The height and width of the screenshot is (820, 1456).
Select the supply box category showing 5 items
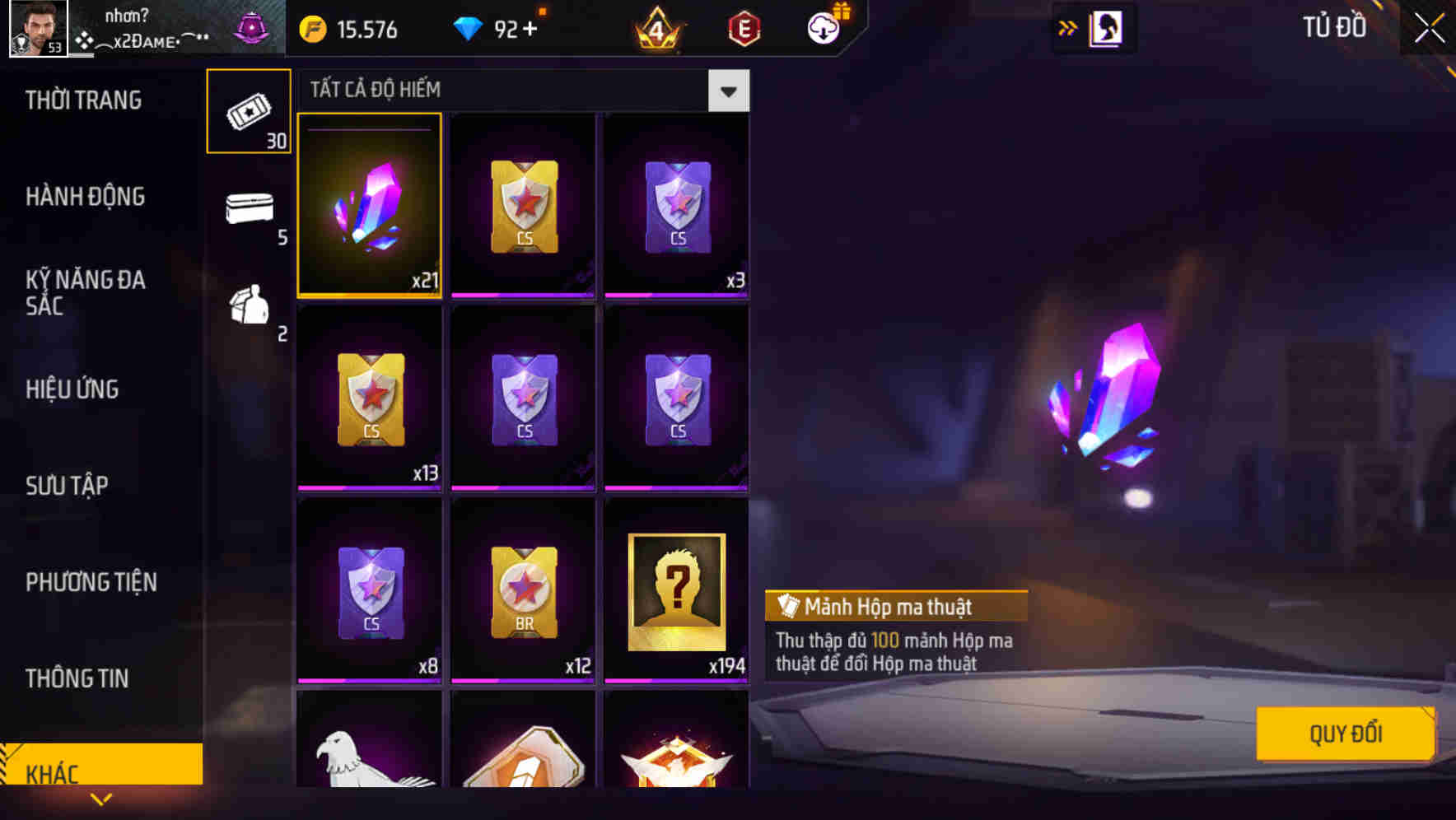[x=249, y=208]
